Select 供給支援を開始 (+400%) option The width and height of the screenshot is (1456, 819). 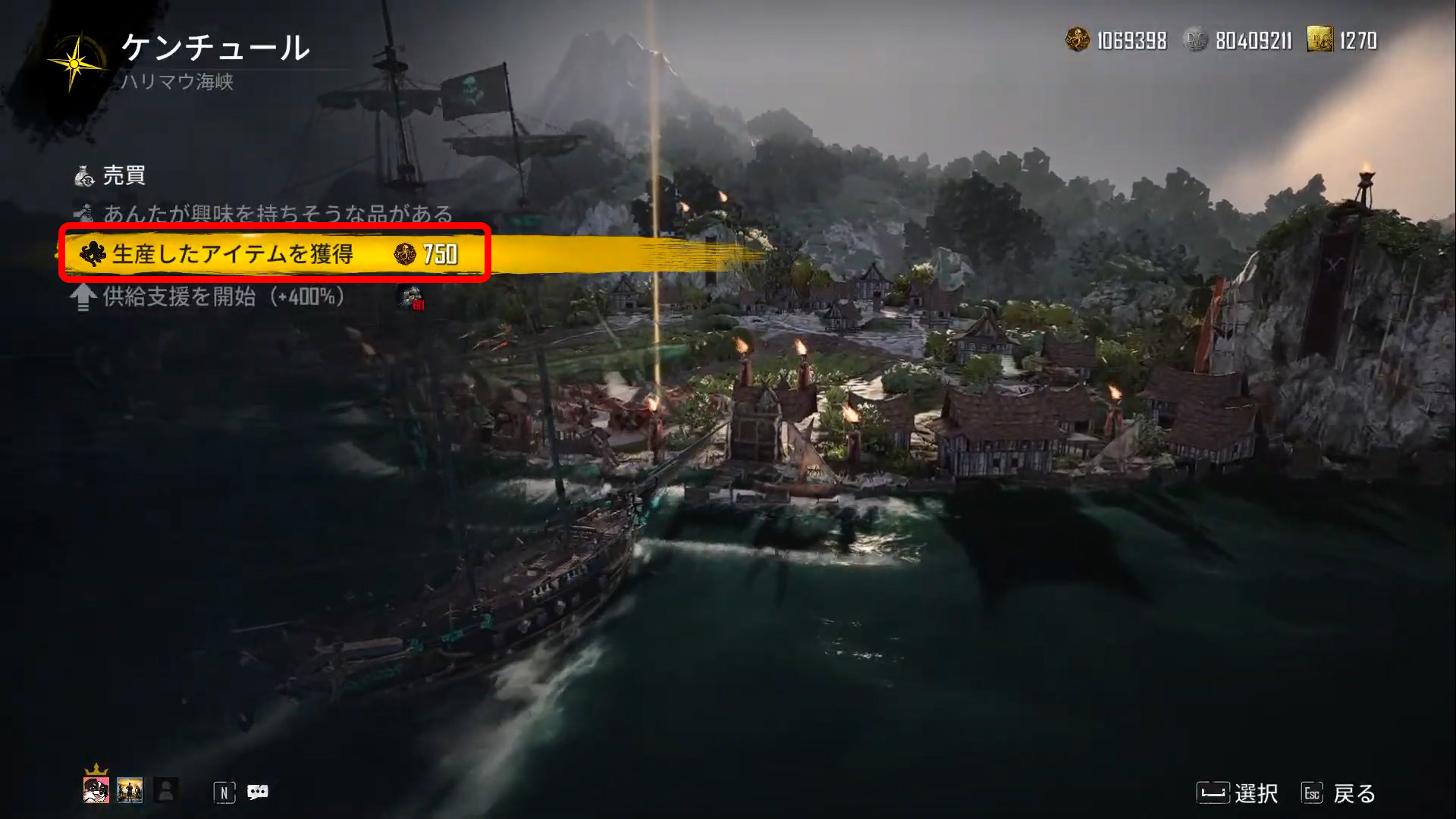[223, 297]
